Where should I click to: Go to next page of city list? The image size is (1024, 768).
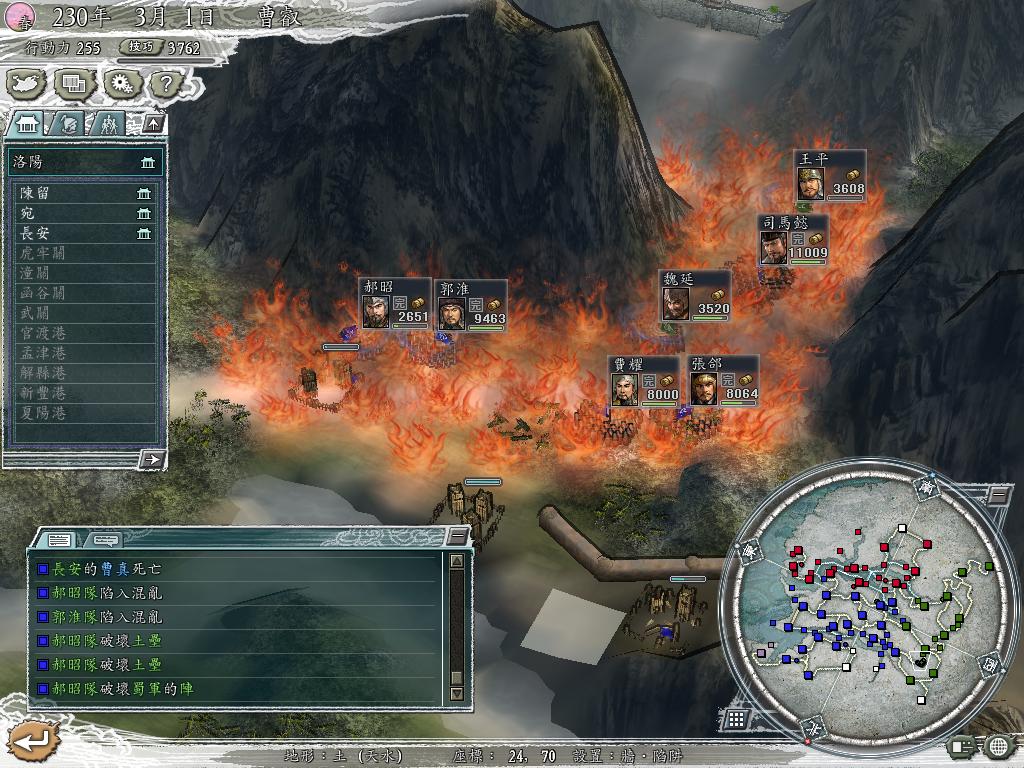tap(152, 459)
